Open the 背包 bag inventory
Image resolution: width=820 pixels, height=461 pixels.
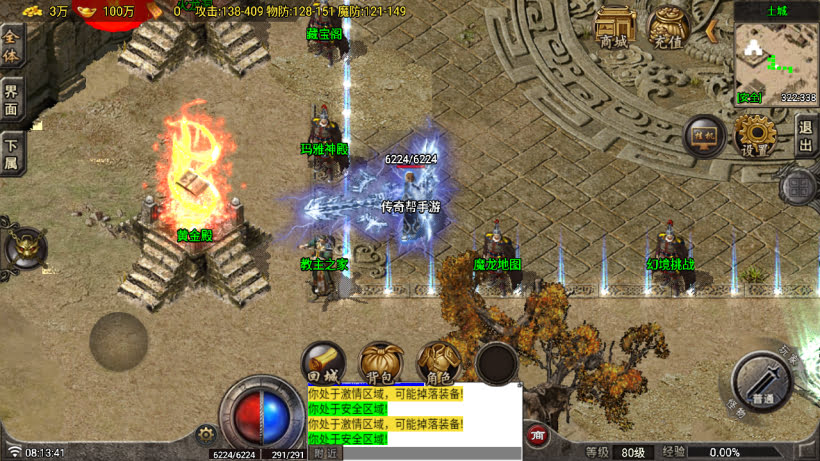380,364
